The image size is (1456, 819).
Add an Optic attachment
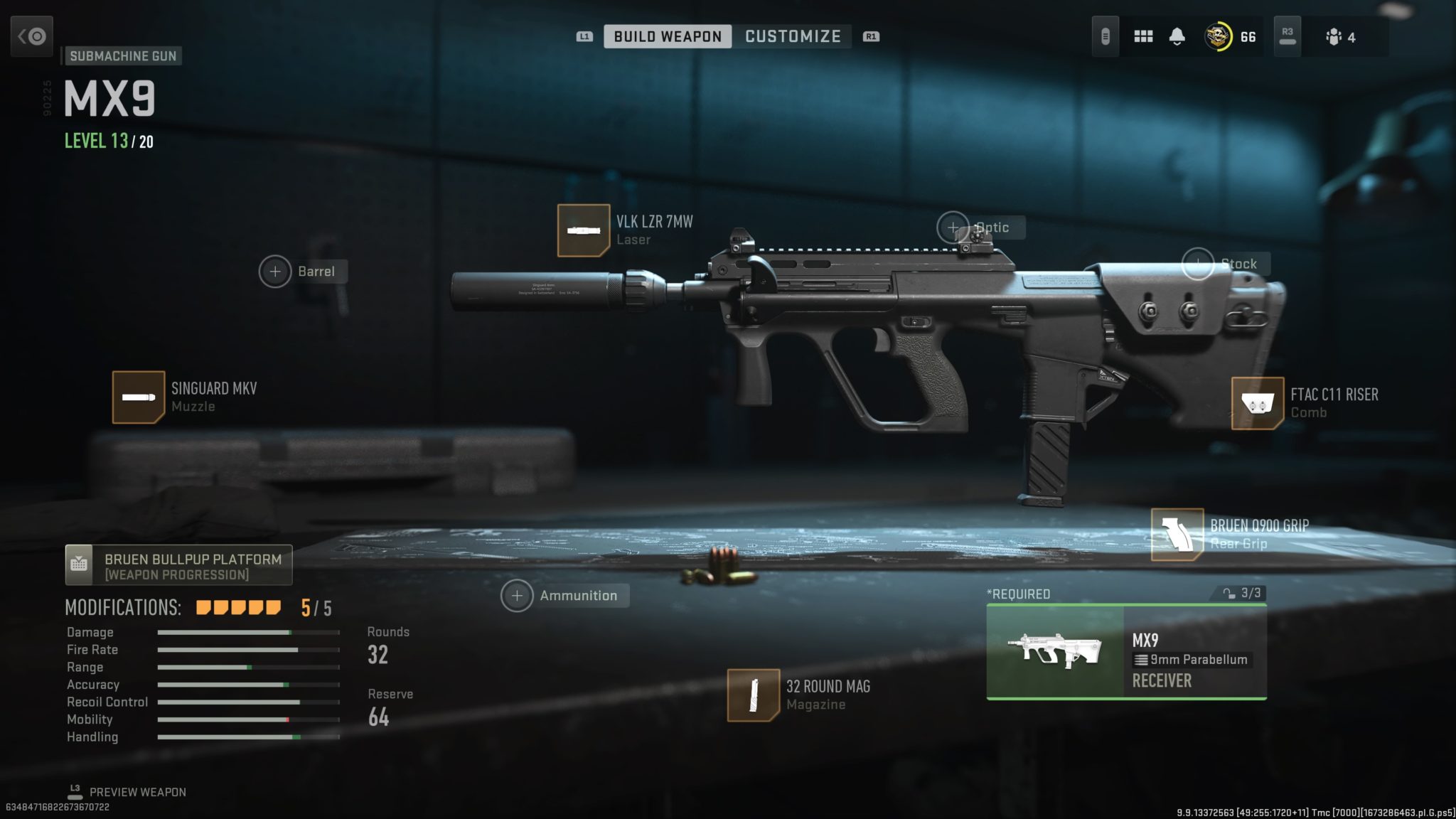[x=953, y=227]
